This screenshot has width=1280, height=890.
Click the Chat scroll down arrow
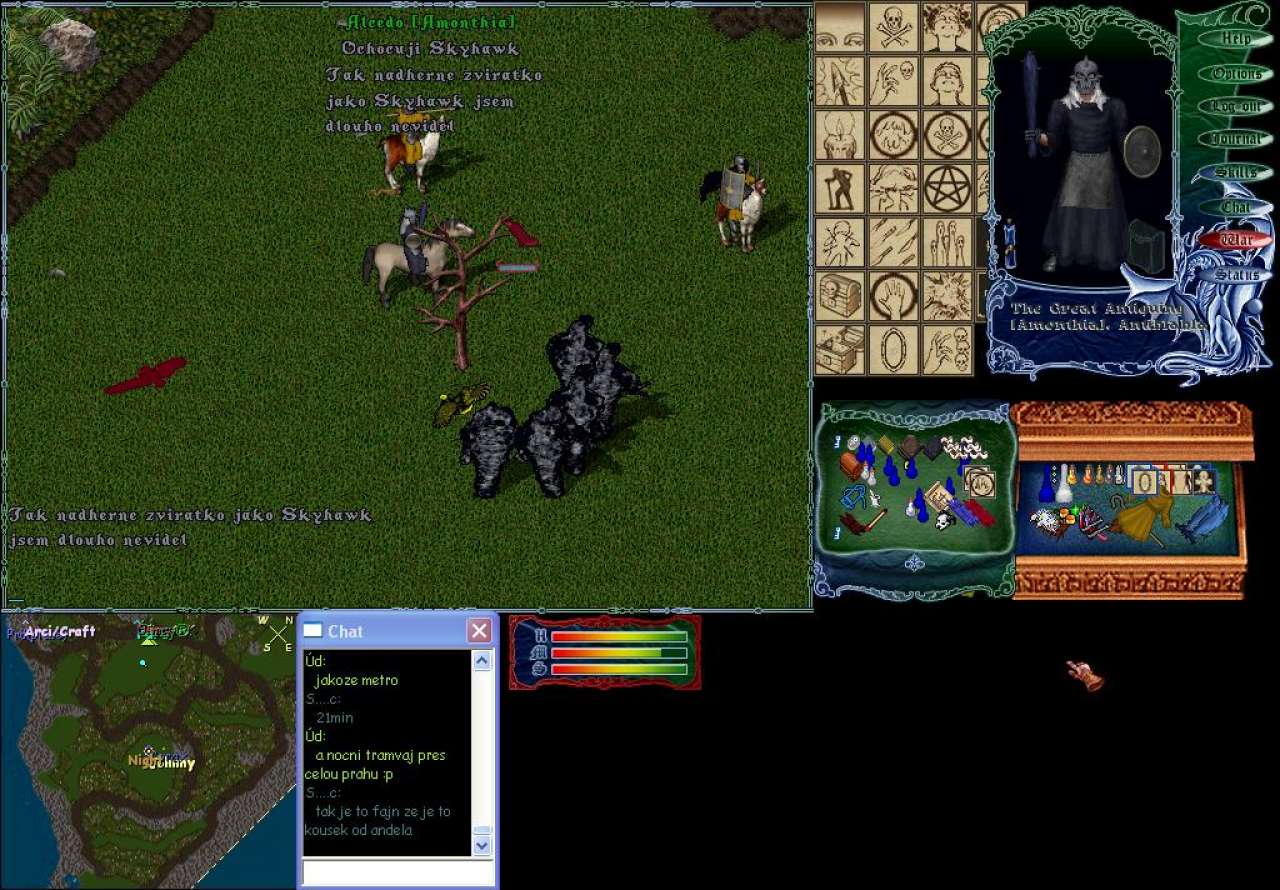482,845
